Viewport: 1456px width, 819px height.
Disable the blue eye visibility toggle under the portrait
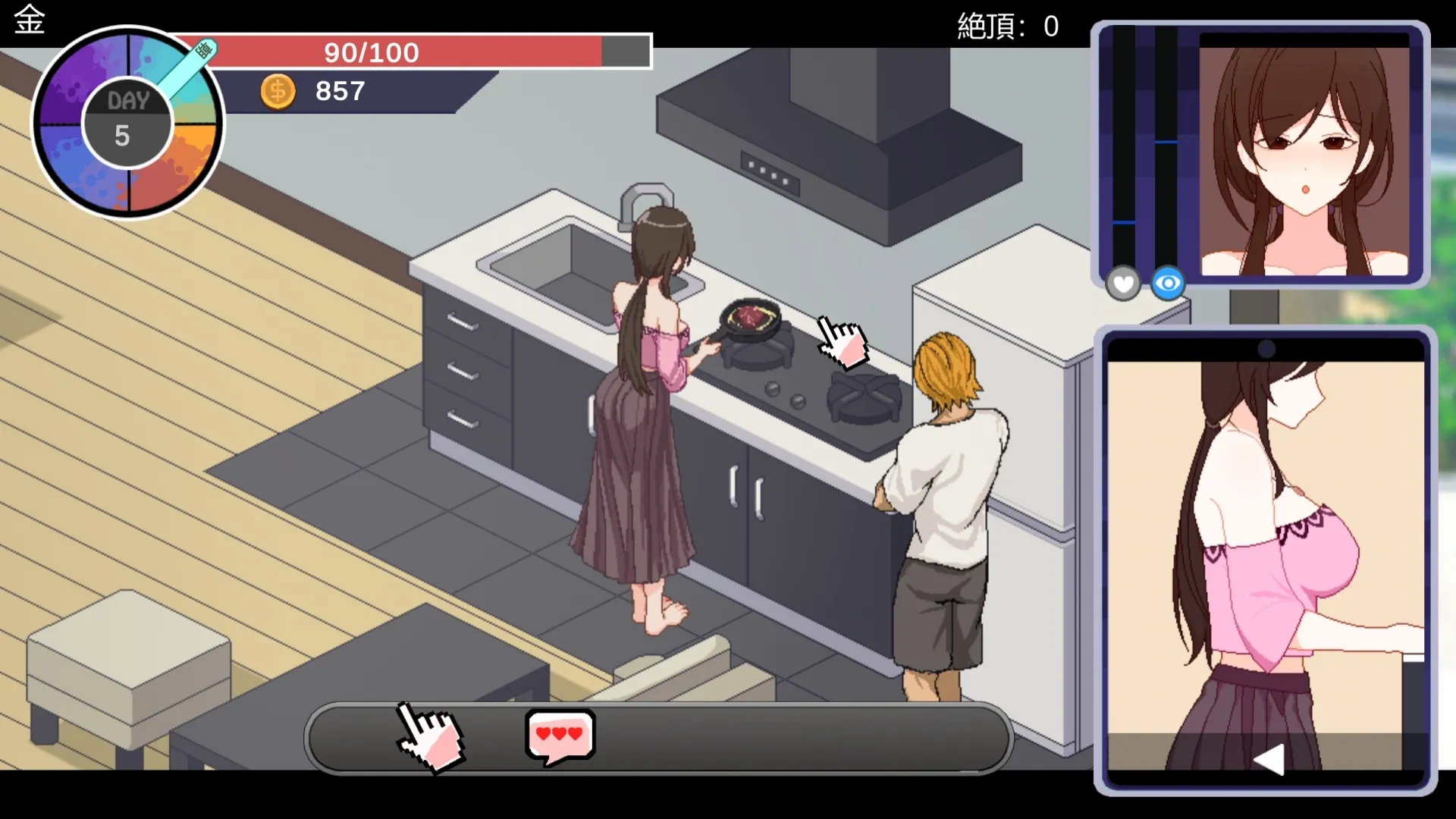tap(1167, 282)
